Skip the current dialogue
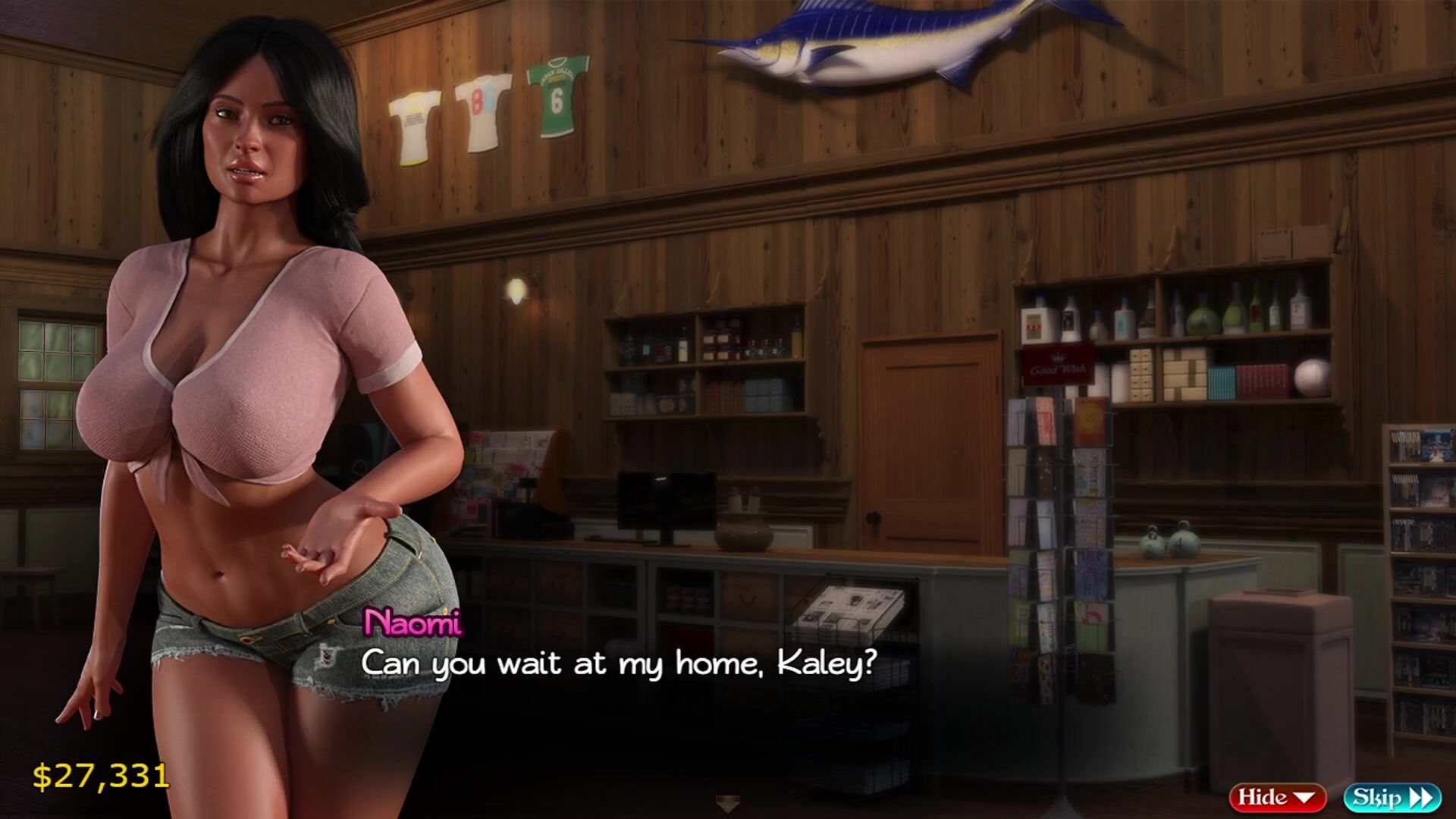The width and height of the screenshot is (1456, 819). point(1392,797)
